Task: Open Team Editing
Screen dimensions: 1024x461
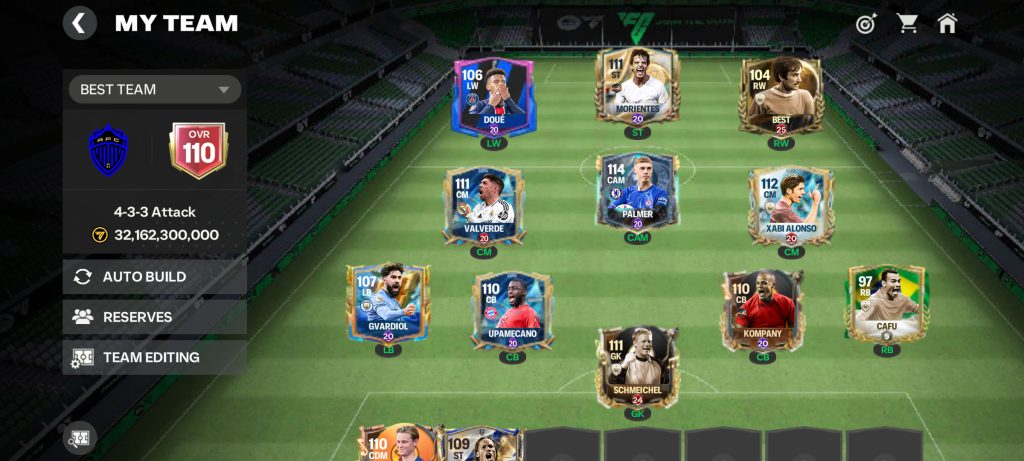Action: coord(155,357)
